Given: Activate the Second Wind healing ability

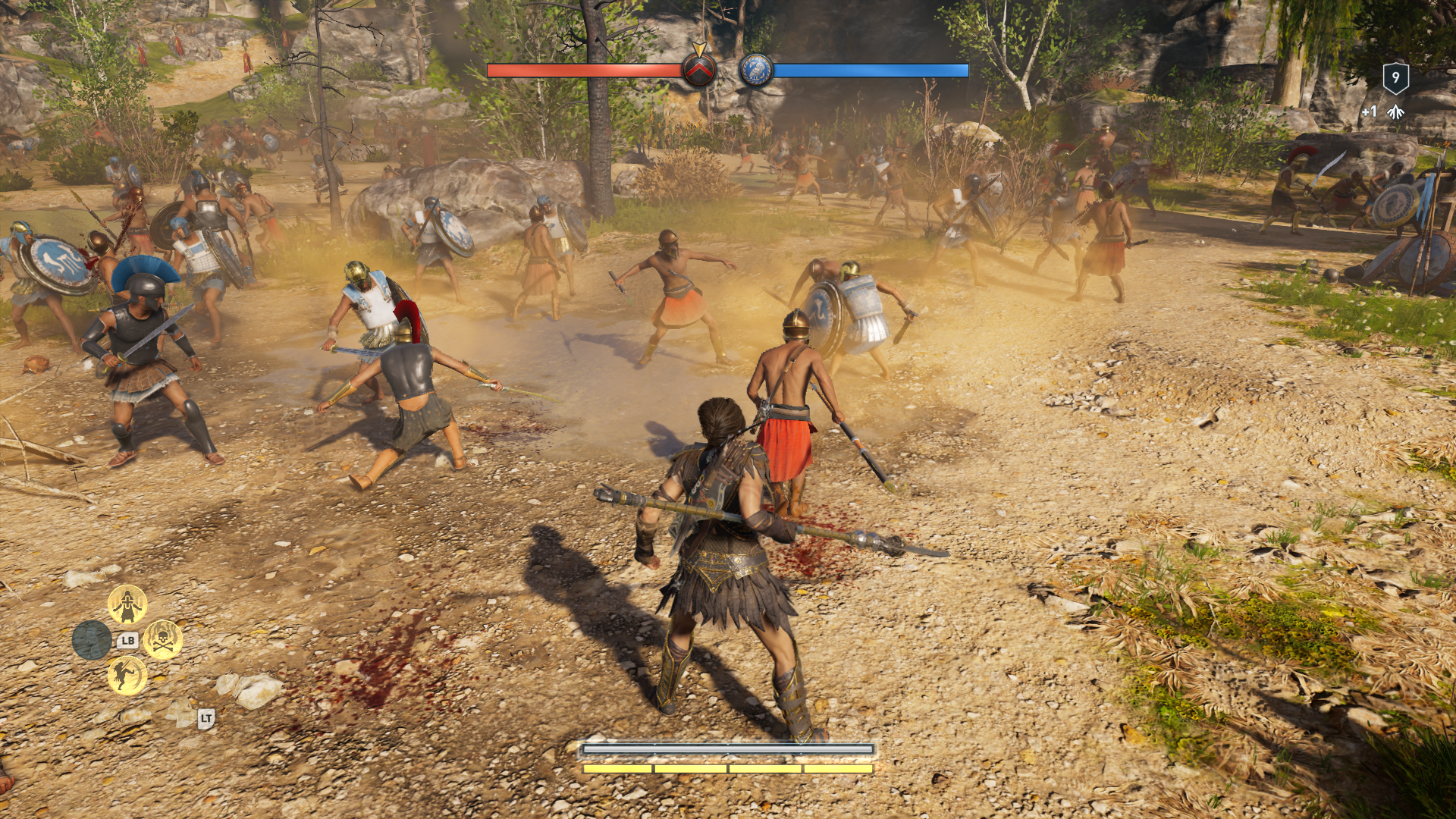Looking at the screenshot, I should [127, 604].
